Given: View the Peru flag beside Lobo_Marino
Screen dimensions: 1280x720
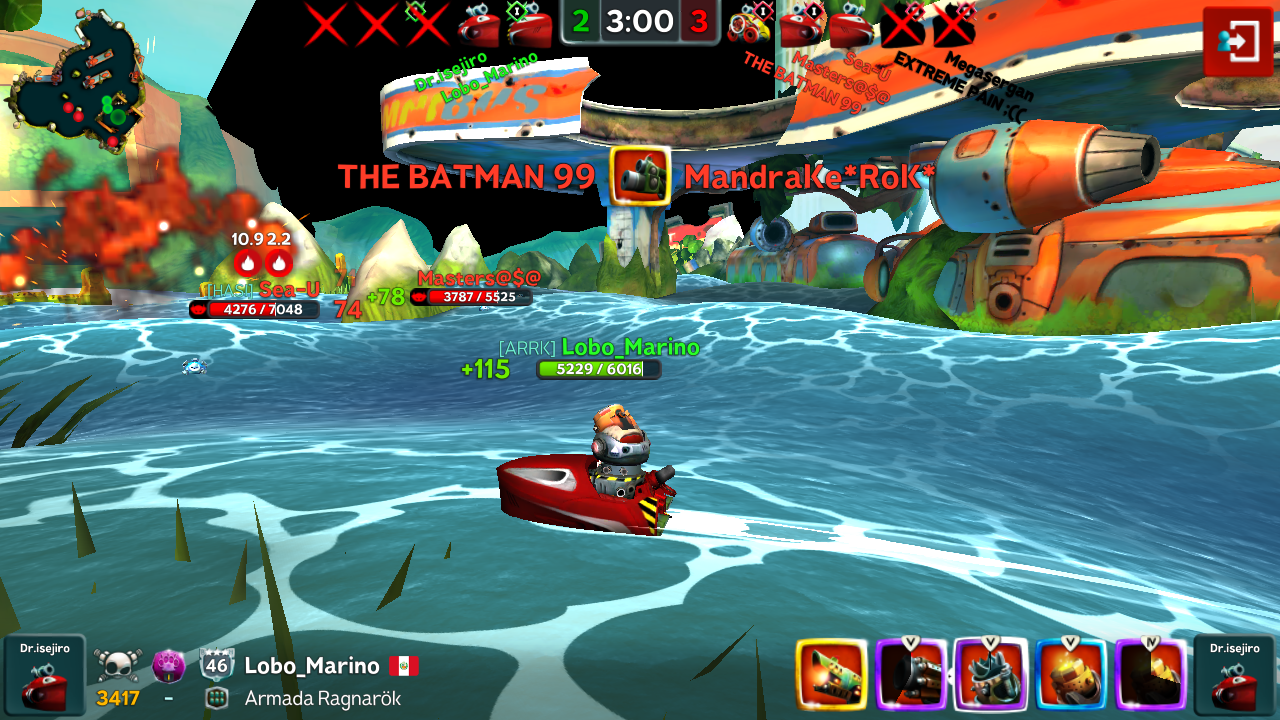Looking at the screenshot, I should pyautogui.click(x=404, y=666).
